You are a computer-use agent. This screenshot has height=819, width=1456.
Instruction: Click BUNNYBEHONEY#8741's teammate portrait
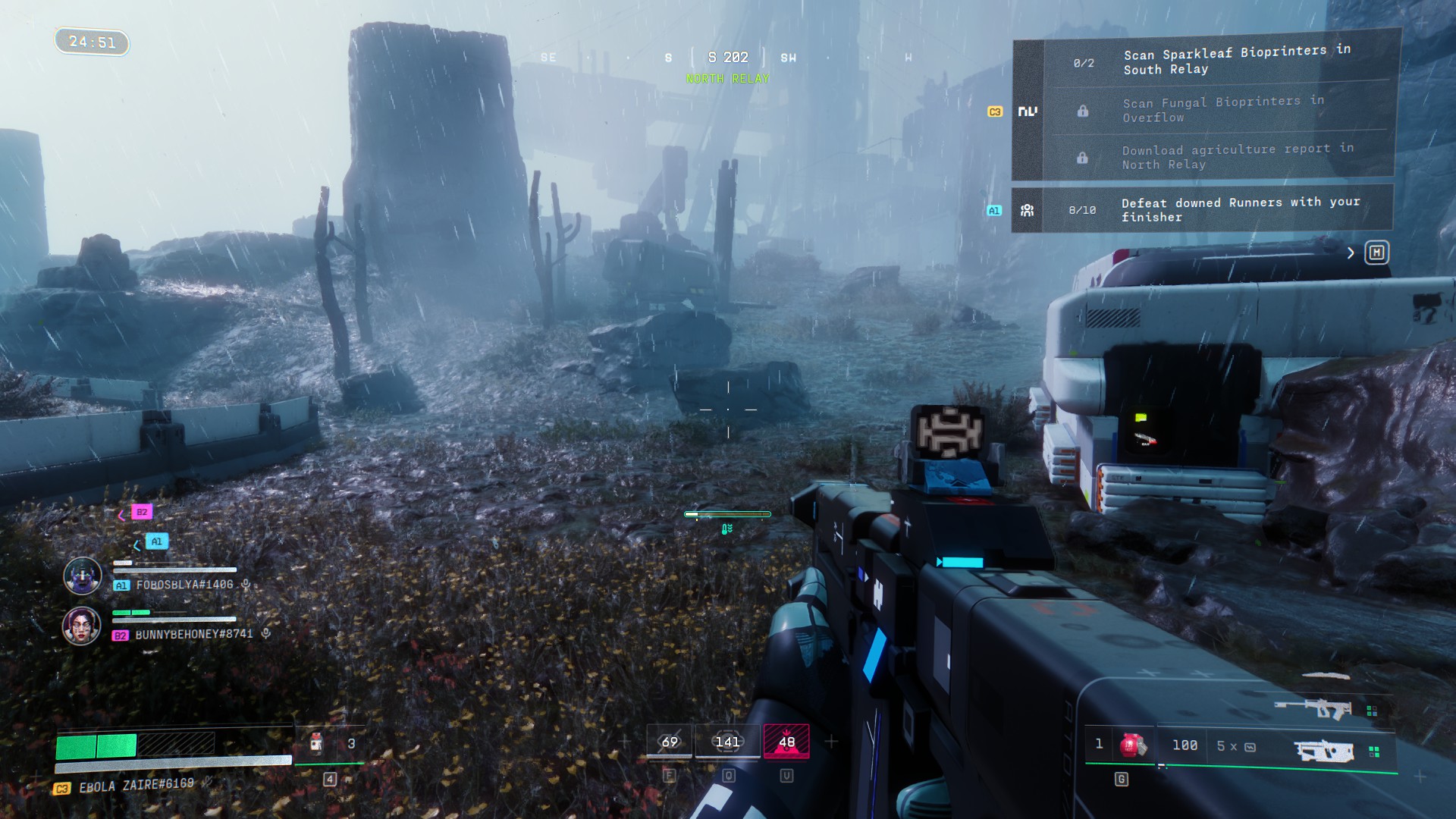(x=82, y=626)
